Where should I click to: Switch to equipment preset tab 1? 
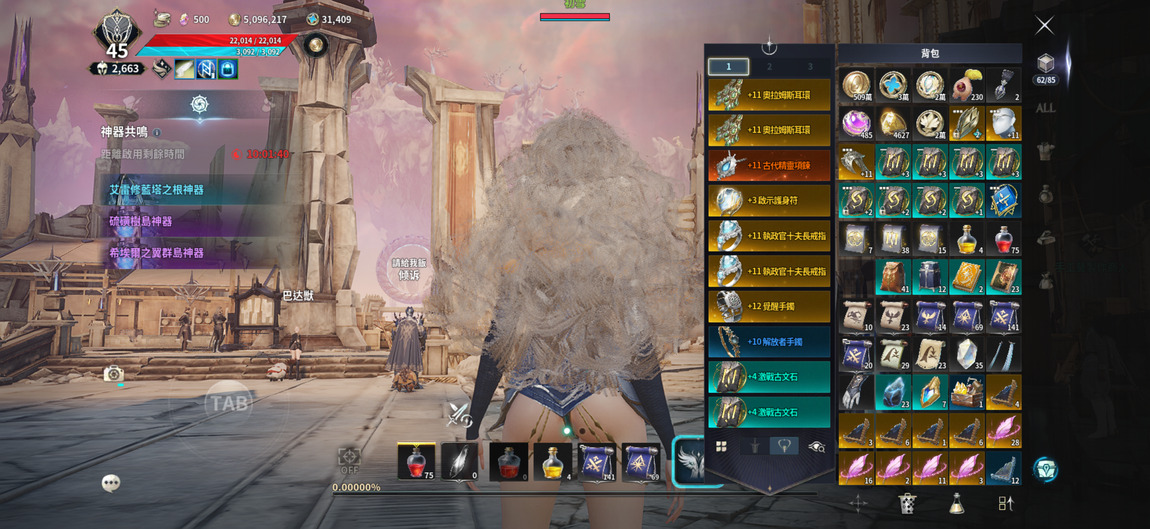pyautogui.click(x=728, y=67)
